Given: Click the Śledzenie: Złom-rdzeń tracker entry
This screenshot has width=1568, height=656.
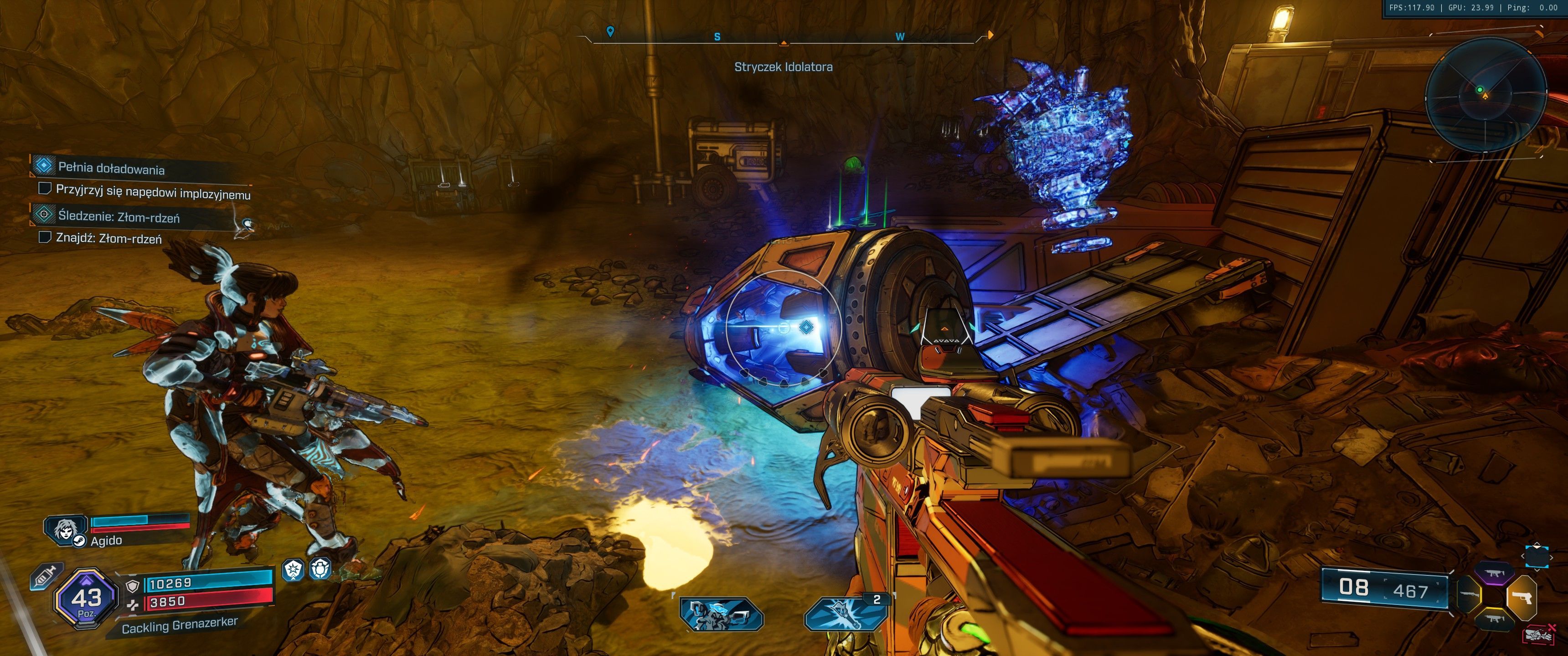Looking at the screenshot, I should pos(118,216).
